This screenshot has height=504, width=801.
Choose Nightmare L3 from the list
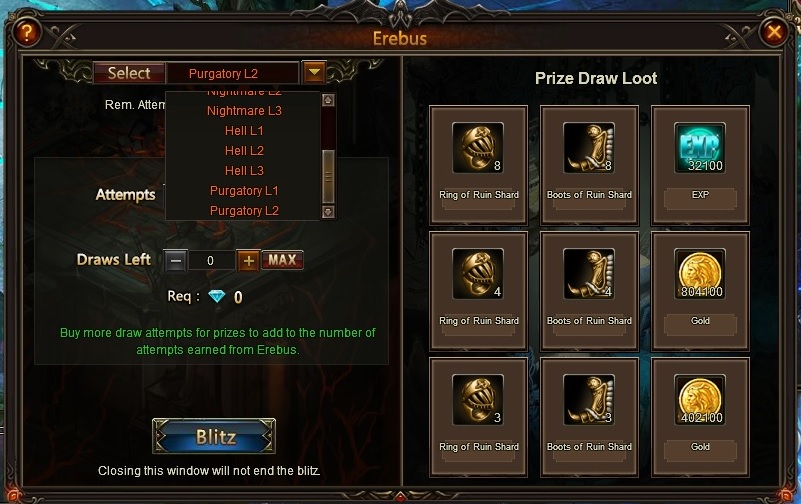[244, 111]
